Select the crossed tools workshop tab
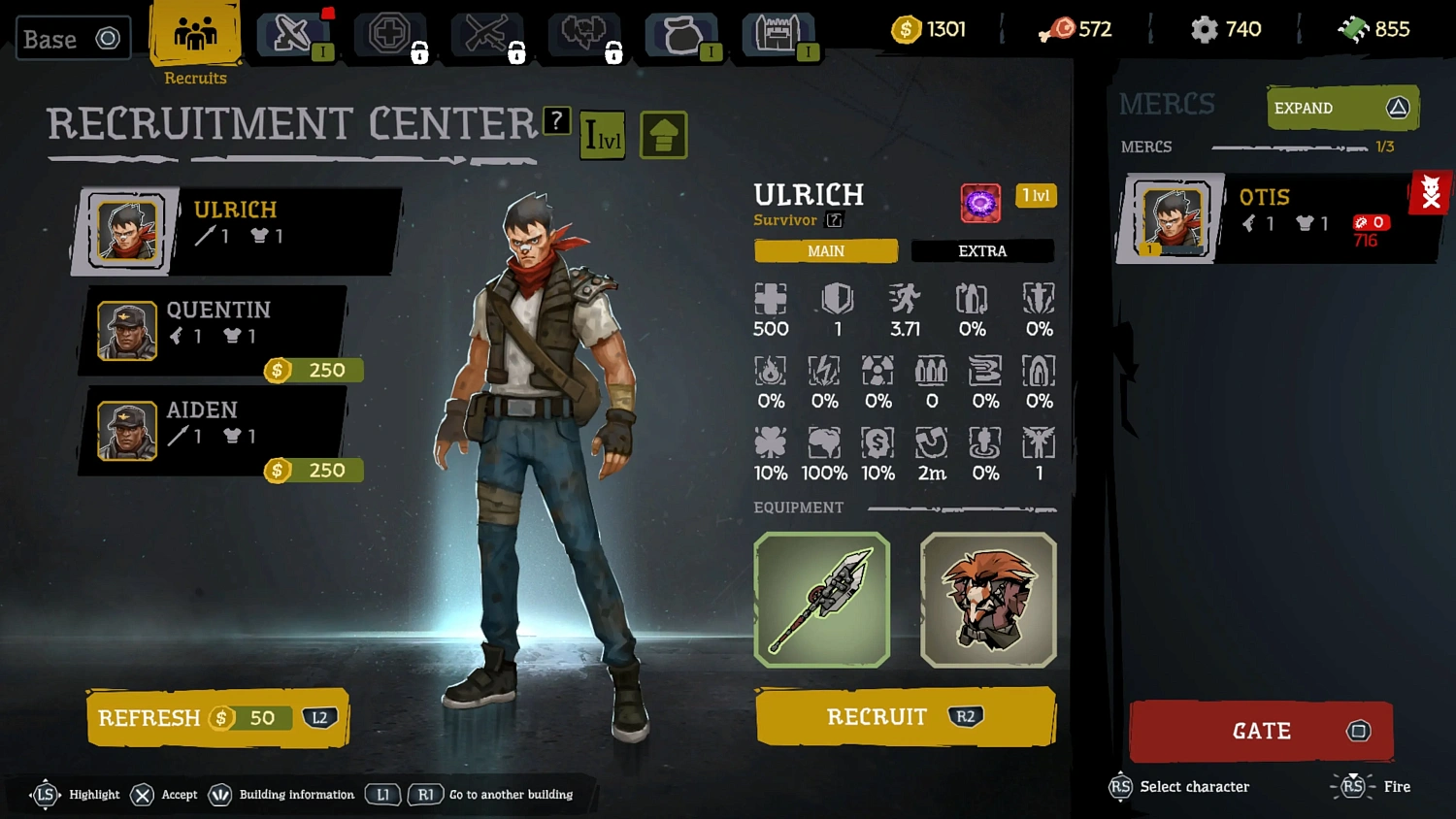This screenshot has height=819, width=1456. (x=486, y=35)
